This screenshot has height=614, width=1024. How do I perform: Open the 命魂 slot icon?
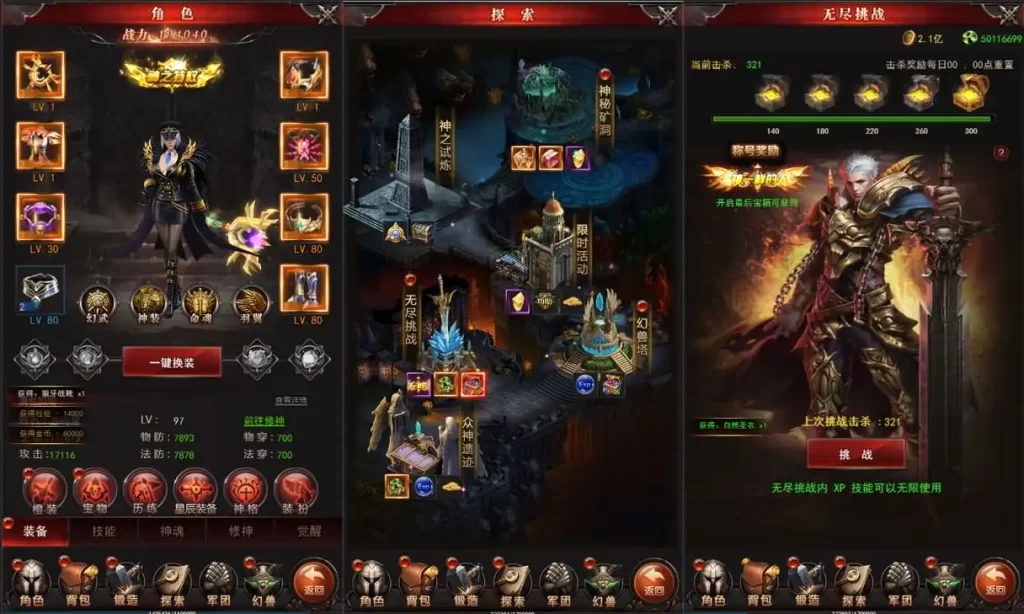tap(201, 302)
